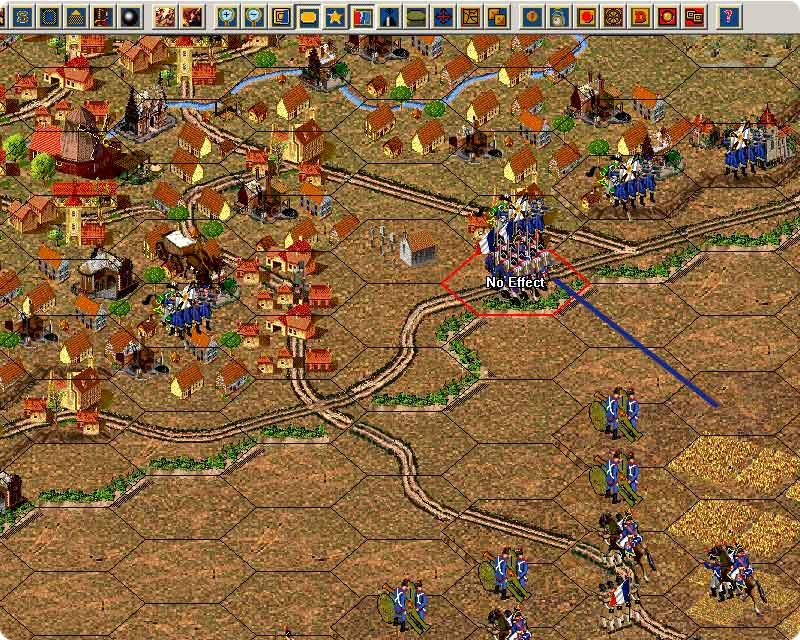Click the letter S toolbar icon
This screenshot has width=800, height=640.
tap(21, 16)
